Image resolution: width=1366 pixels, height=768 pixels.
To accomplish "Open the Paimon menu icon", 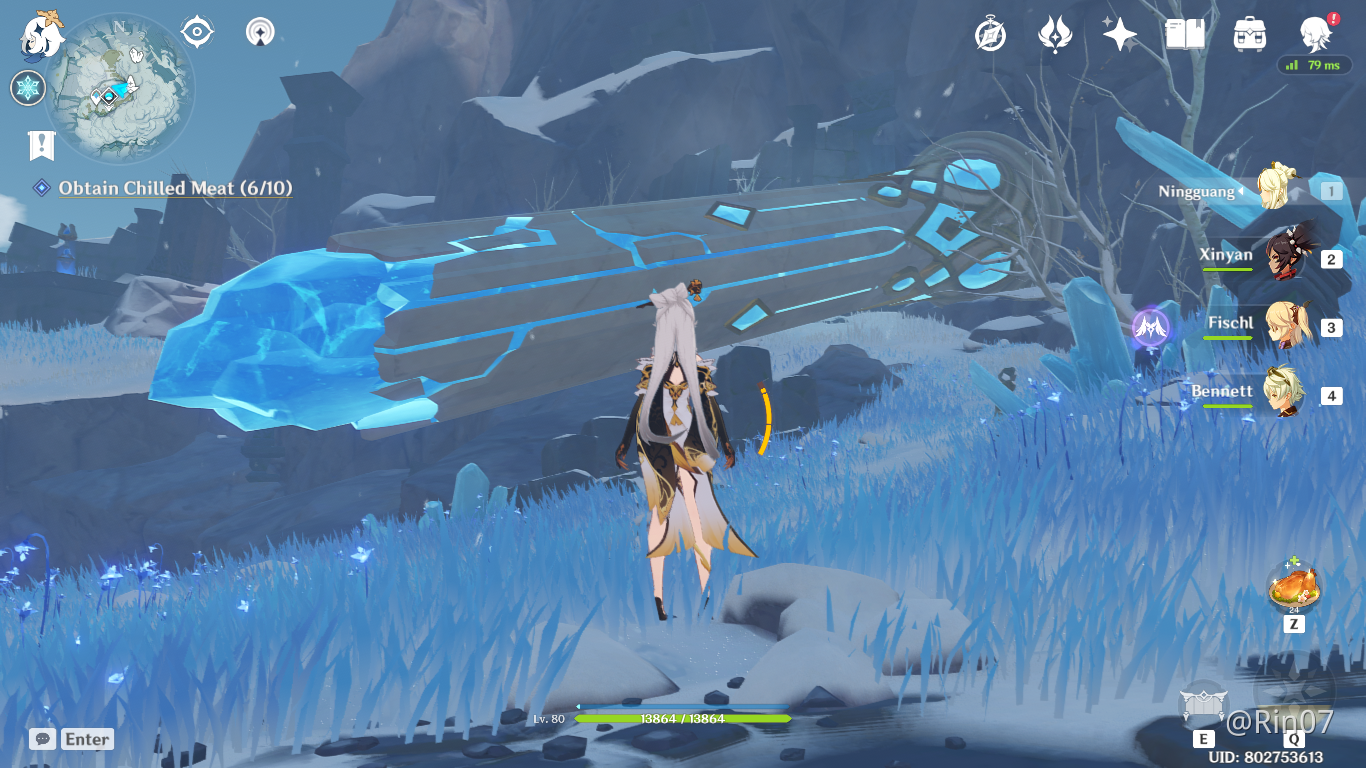I will 42,34.
